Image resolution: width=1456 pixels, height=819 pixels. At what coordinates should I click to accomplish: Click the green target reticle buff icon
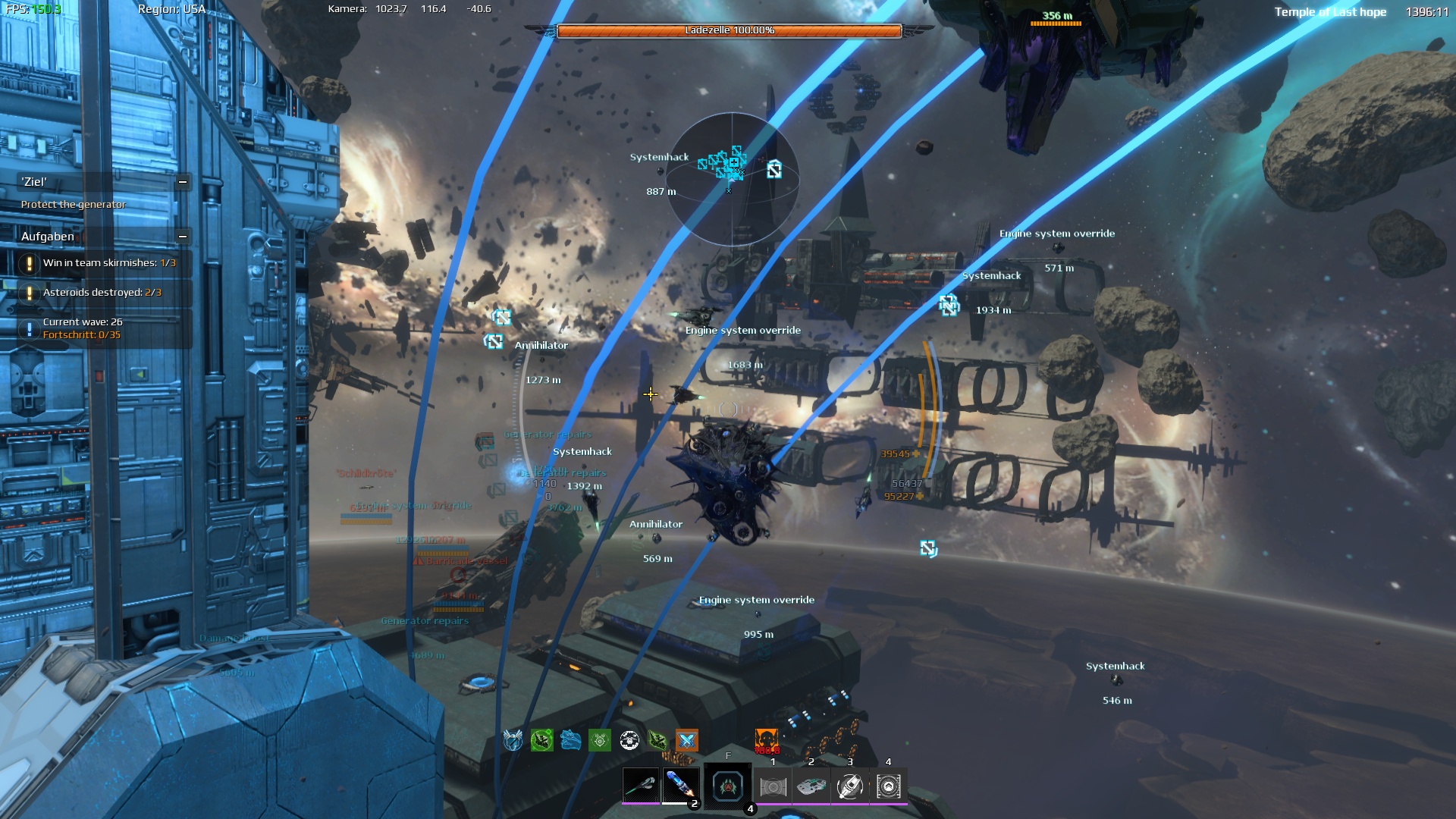(x=600, y=740)
